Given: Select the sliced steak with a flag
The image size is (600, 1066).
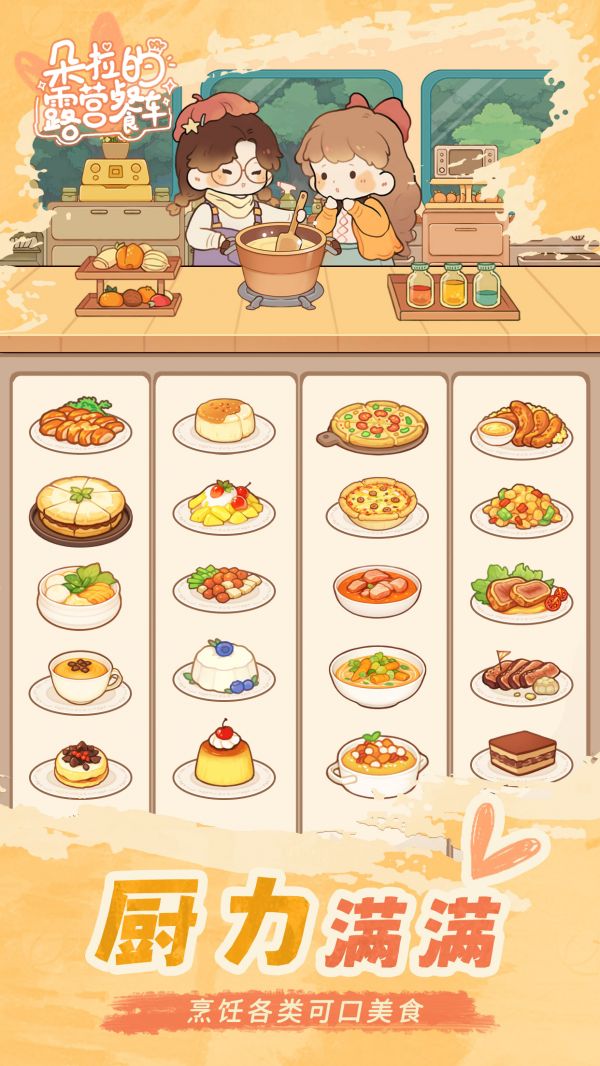Looking at the screenshot, I should pyautogui.click(x=521, y=677).
